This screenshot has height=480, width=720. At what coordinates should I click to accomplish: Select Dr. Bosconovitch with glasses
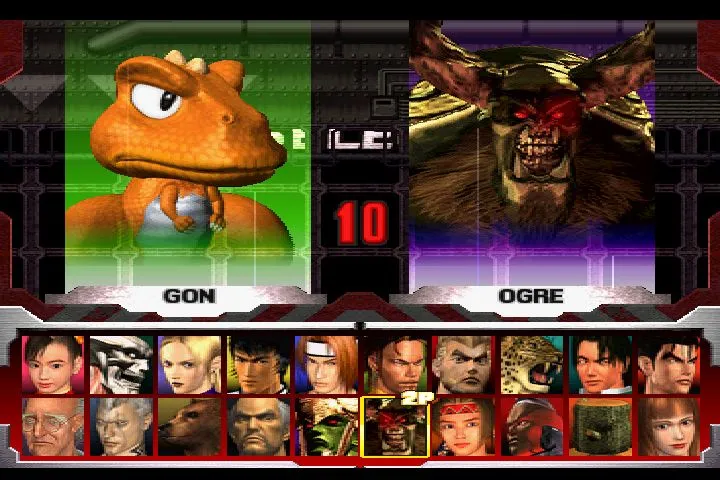(x=53, y=427)
